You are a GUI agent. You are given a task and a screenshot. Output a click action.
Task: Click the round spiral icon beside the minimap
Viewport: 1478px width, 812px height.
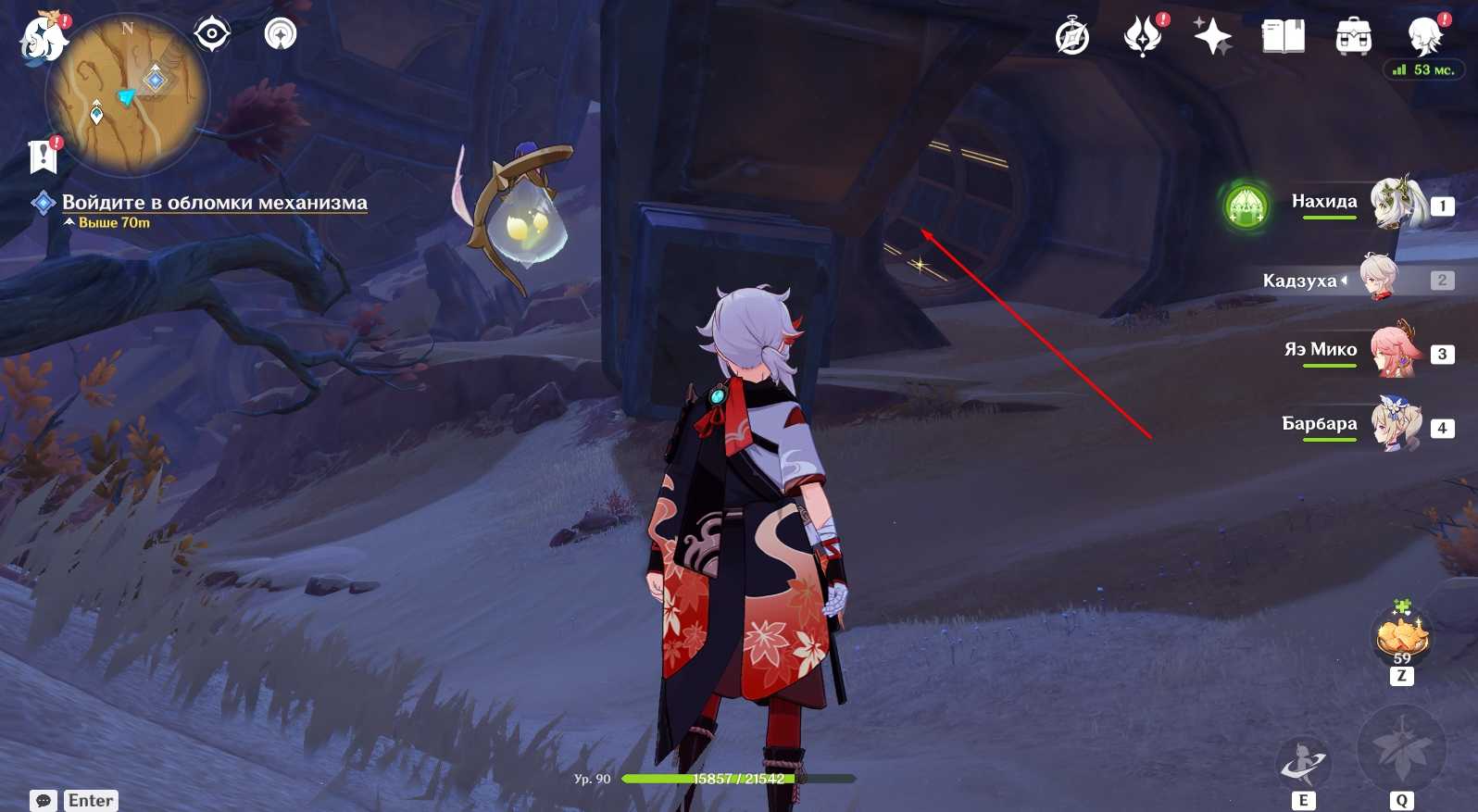tap(281, 34)
